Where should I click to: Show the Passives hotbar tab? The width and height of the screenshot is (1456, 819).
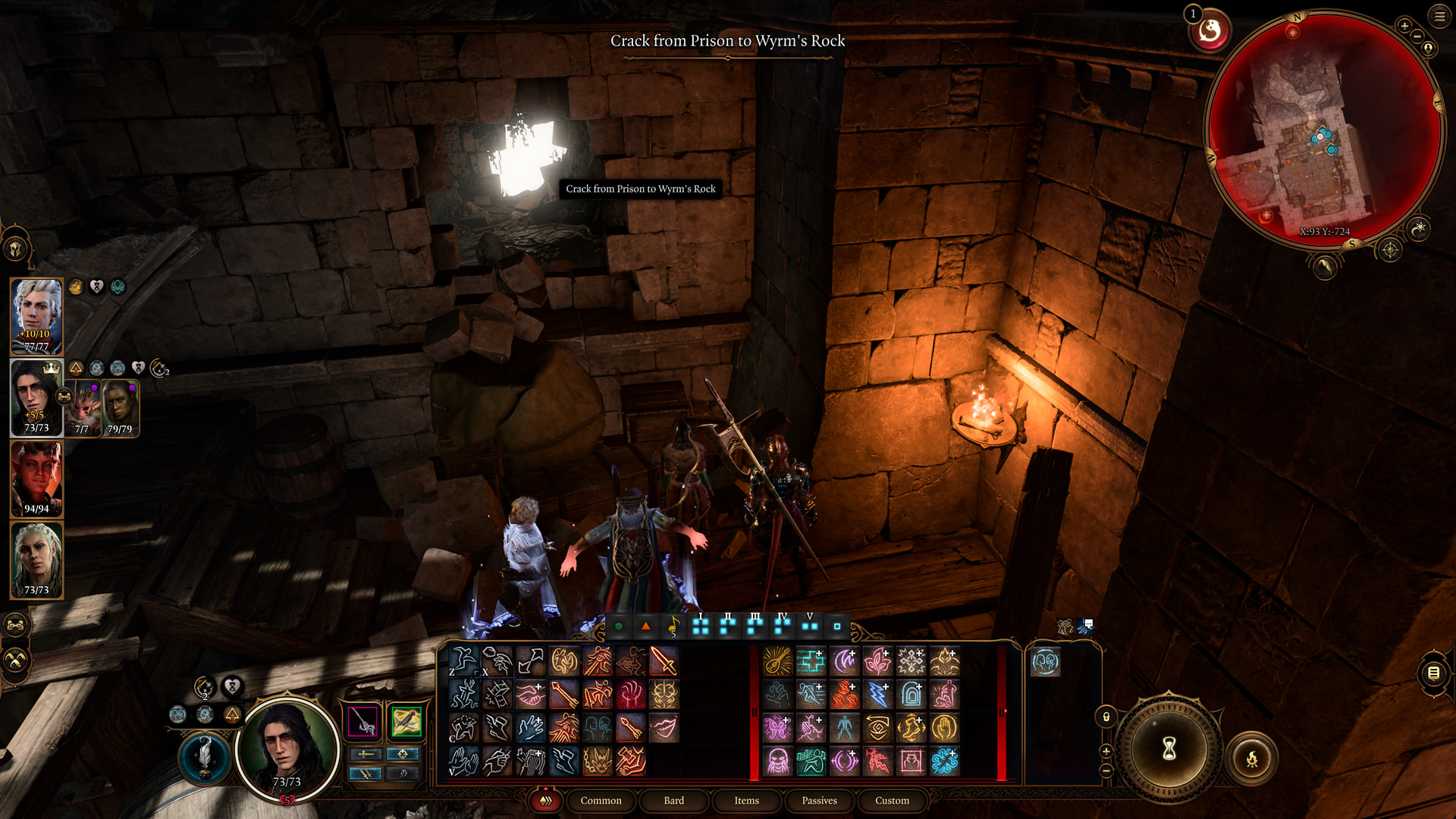pyautogui.click(x=819, y=801)
